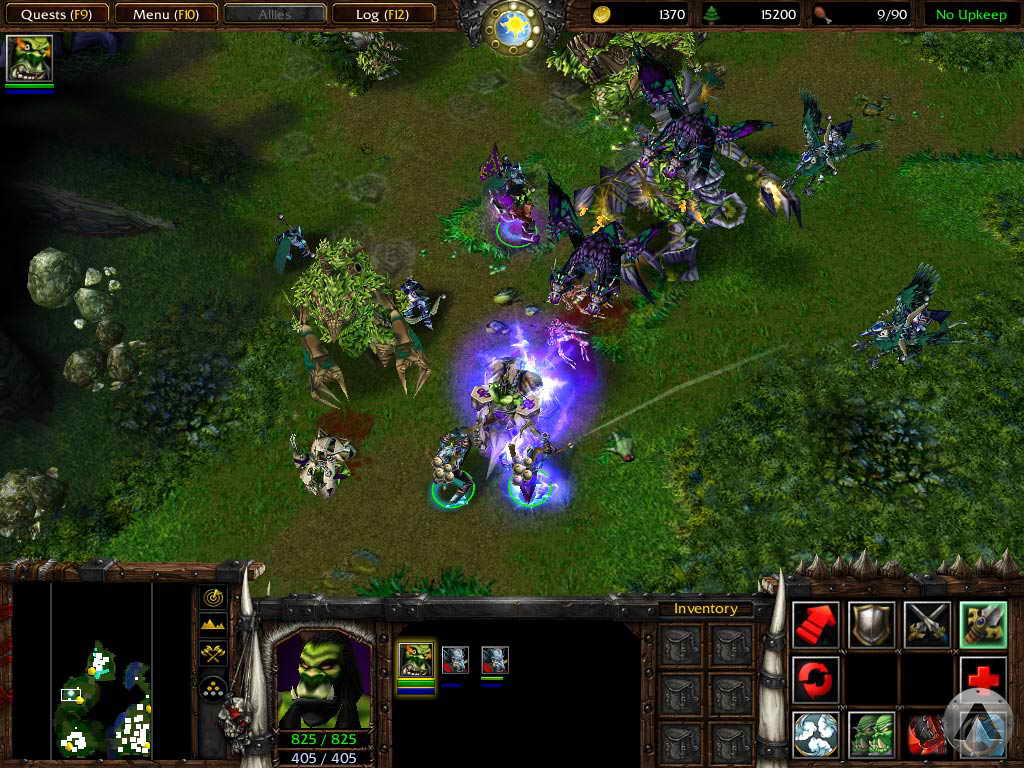Select the hero icon beneath the Quests button

[x=29, y=58]
